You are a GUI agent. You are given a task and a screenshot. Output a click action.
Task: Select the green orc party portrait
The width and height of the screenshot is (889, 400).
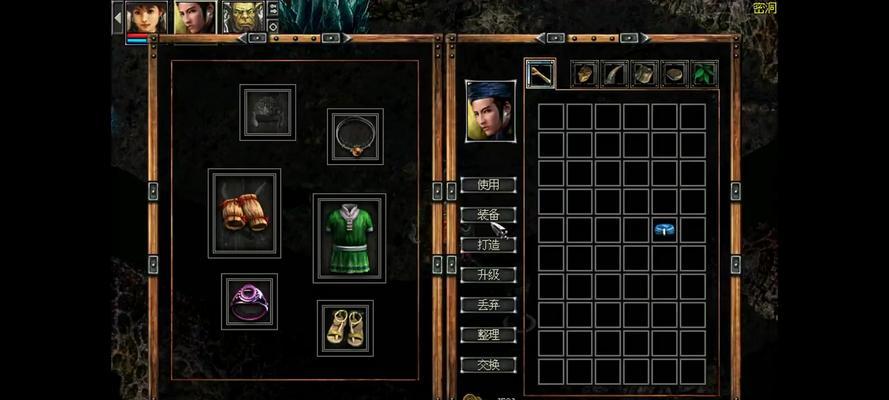[x=243, y=17]
